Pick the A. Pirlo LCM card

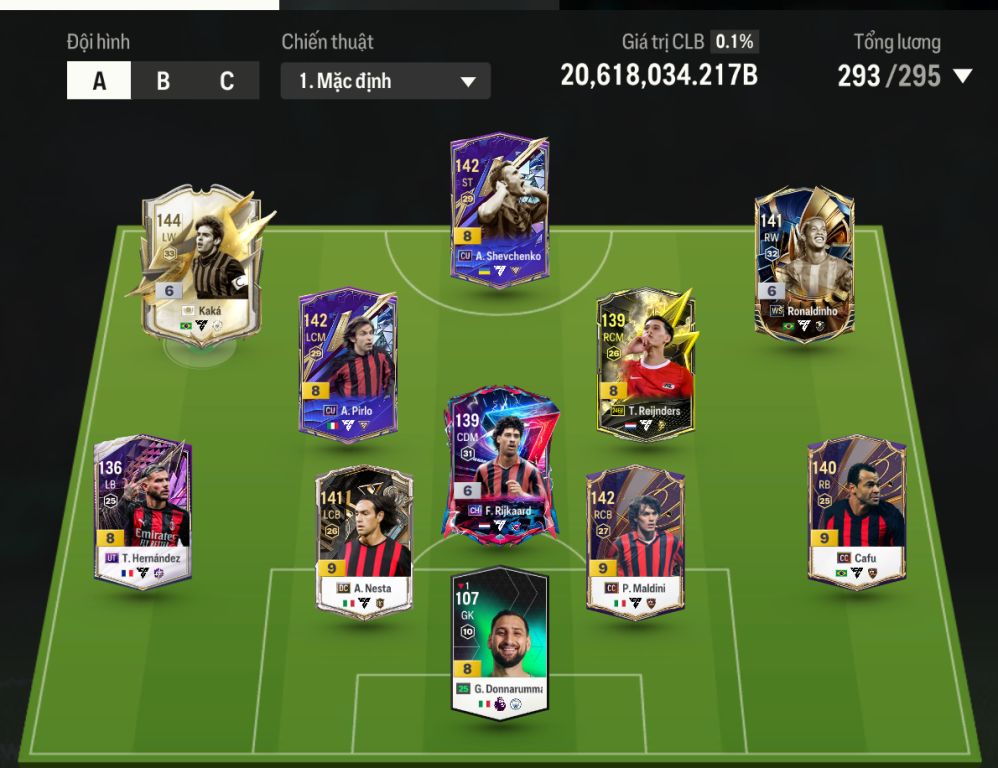[347, 362]
